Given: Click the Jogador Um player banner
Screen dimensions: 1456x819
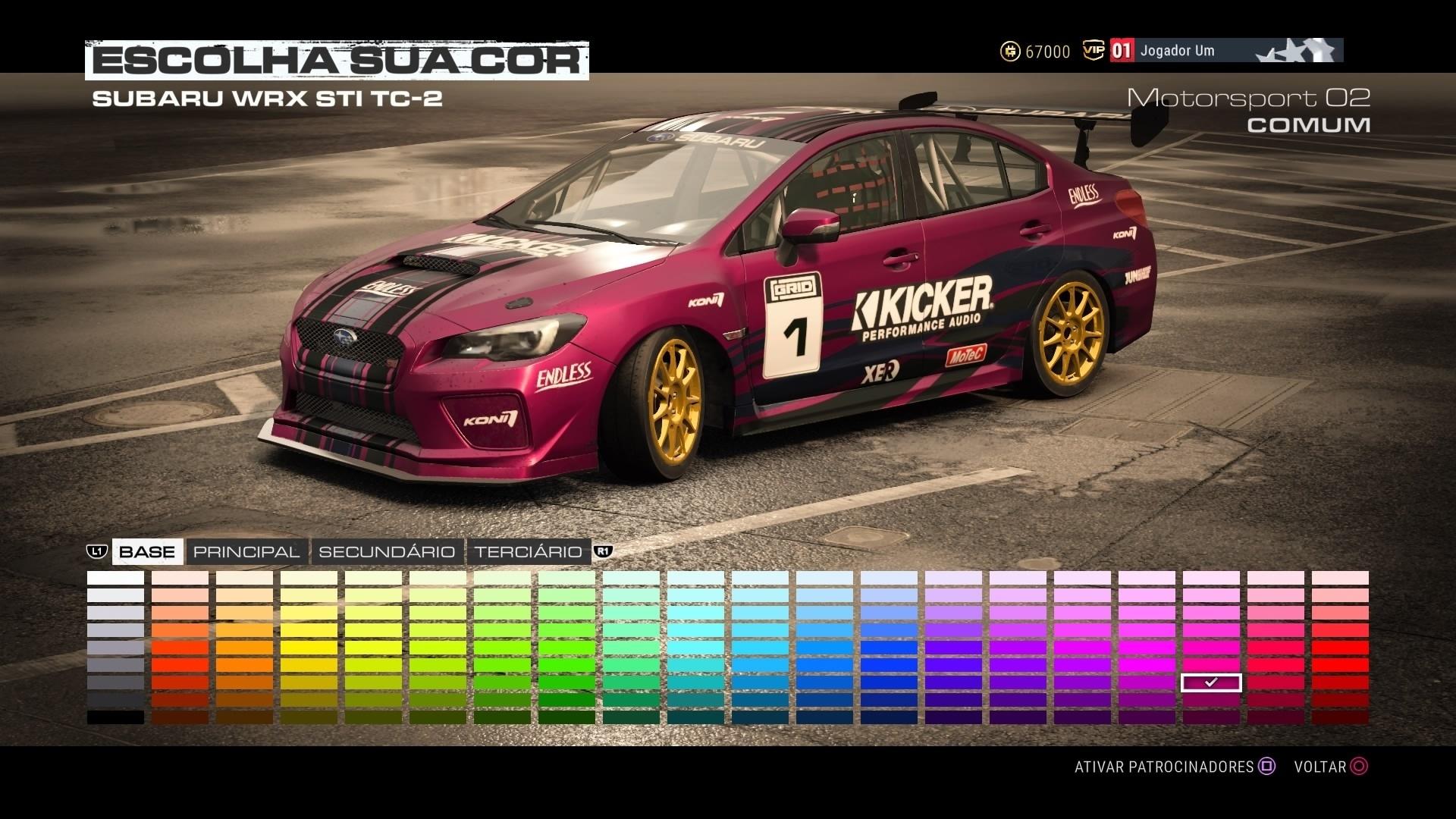Looking at the screenshot, I should pos(1225,51).
